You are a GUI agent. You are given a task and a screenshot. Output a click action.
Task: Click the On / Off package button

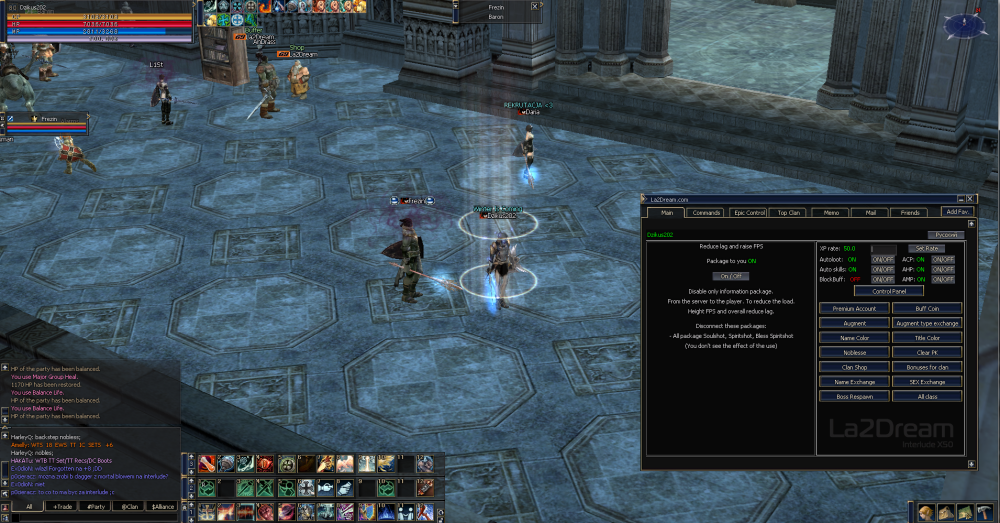coord(730,276)
